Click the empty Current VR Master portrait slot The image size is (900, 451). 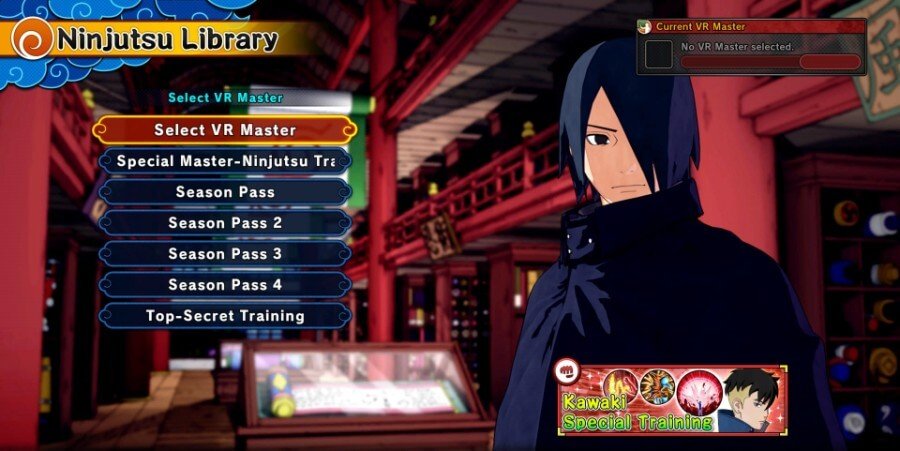click(x=659, y=54)
